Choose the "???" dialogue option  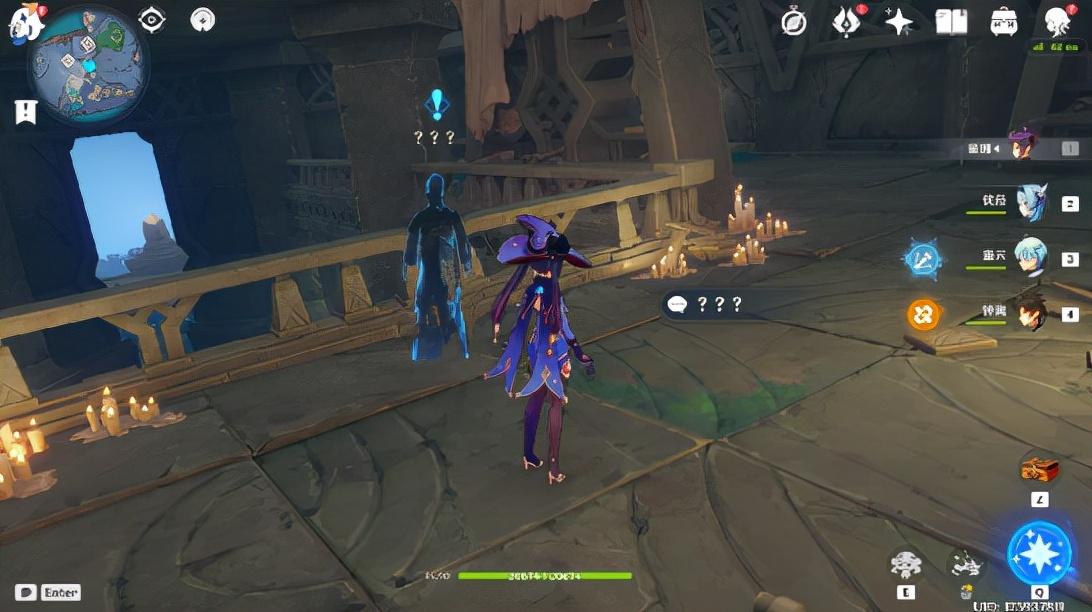pyautogui.click(x=705, y=304)
